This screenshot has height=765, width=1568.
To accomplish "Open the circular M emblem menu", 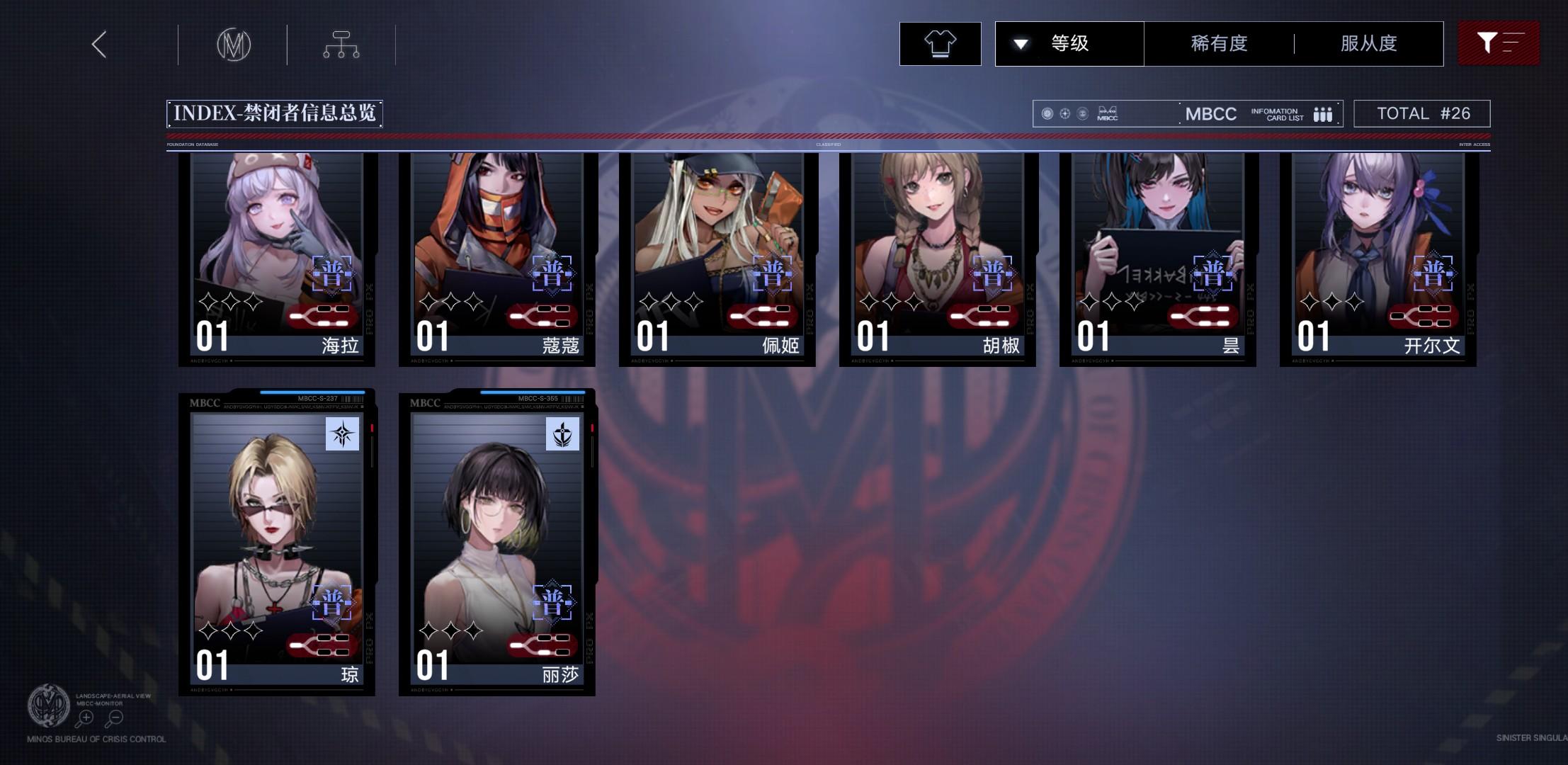I will point(233,45).
